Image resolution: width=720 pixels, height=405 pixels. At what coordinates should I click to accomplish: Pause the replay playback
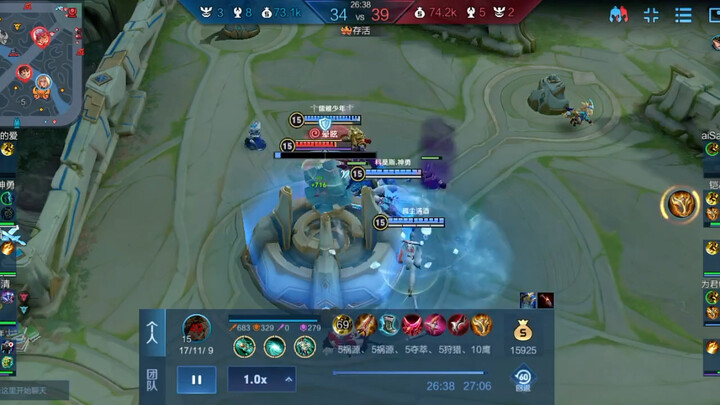point(196,380)
